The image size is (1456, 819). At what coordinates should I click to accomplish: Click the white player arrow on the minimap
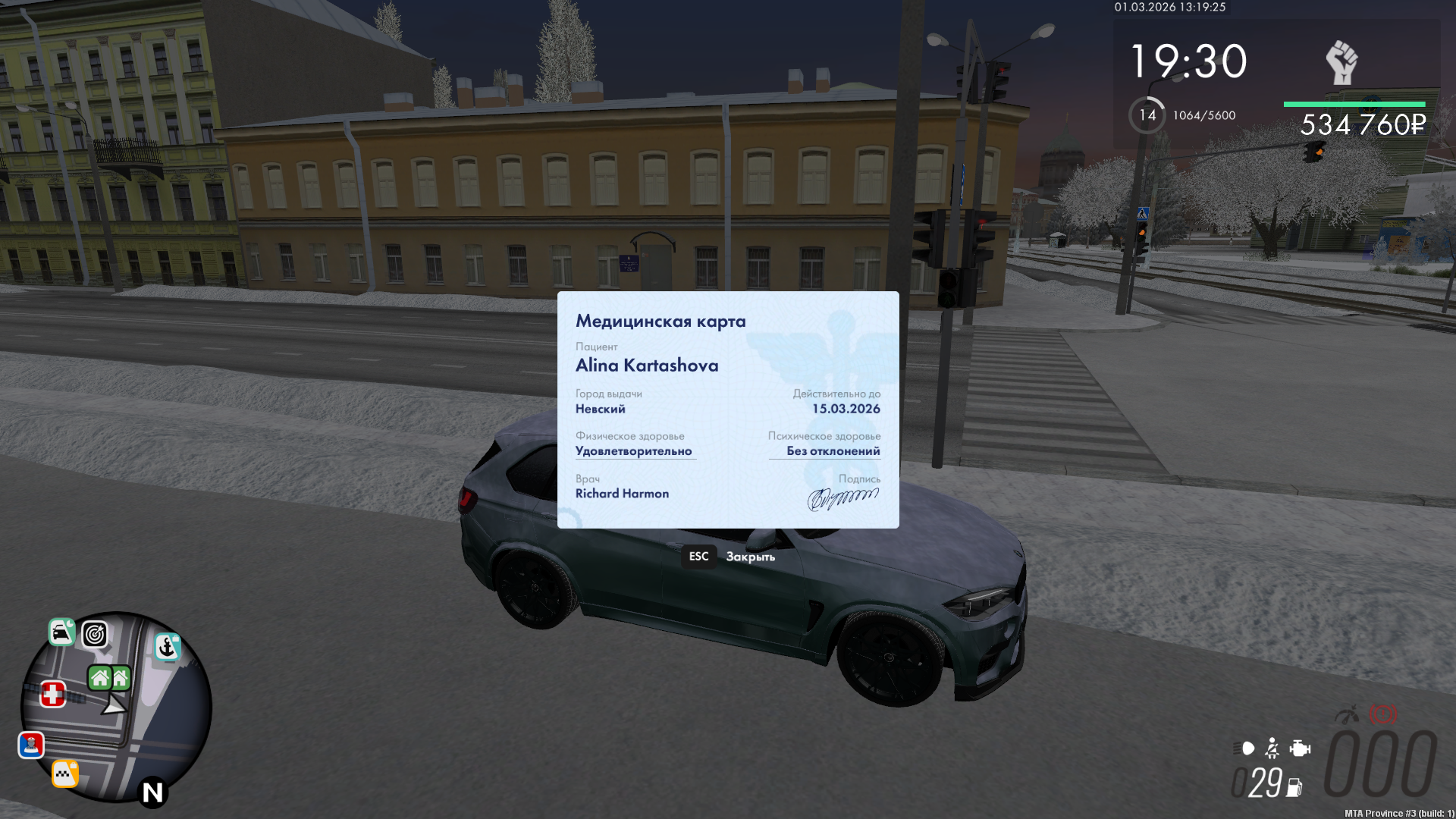point(114,707)
